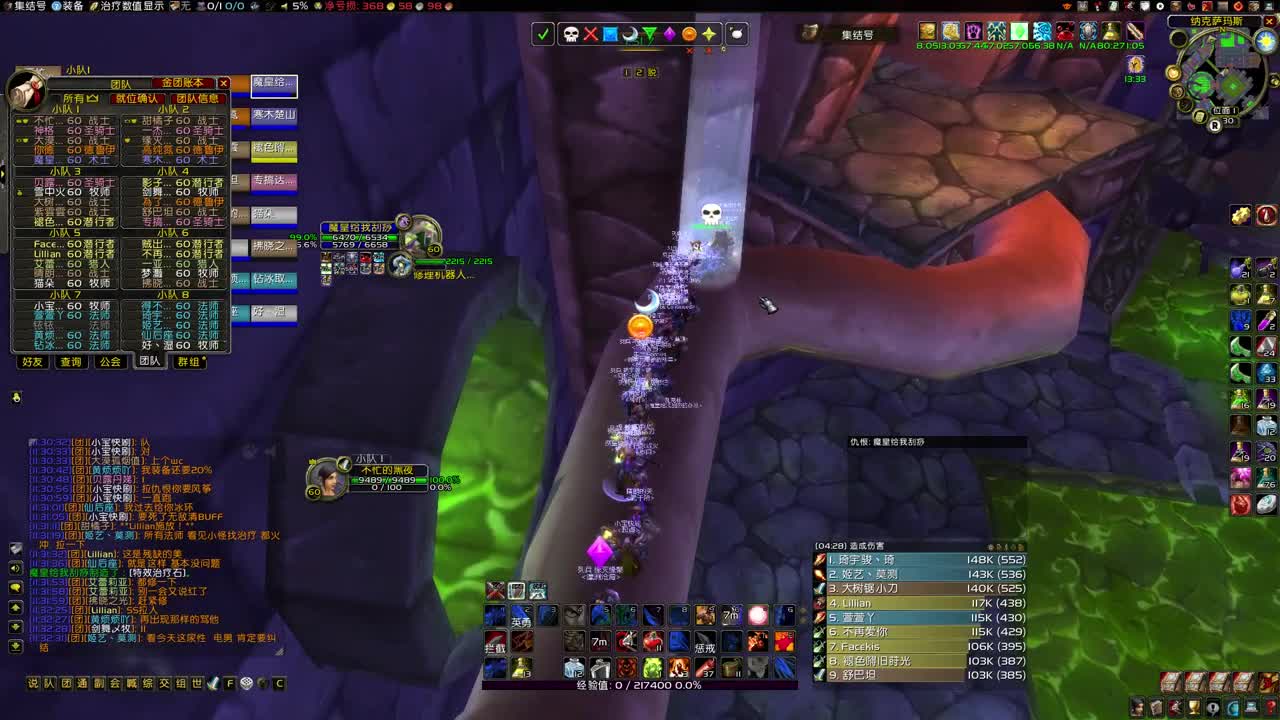Switch to the 好友 tab
This screenshot has height=720, width=1280.
(32, 362)
